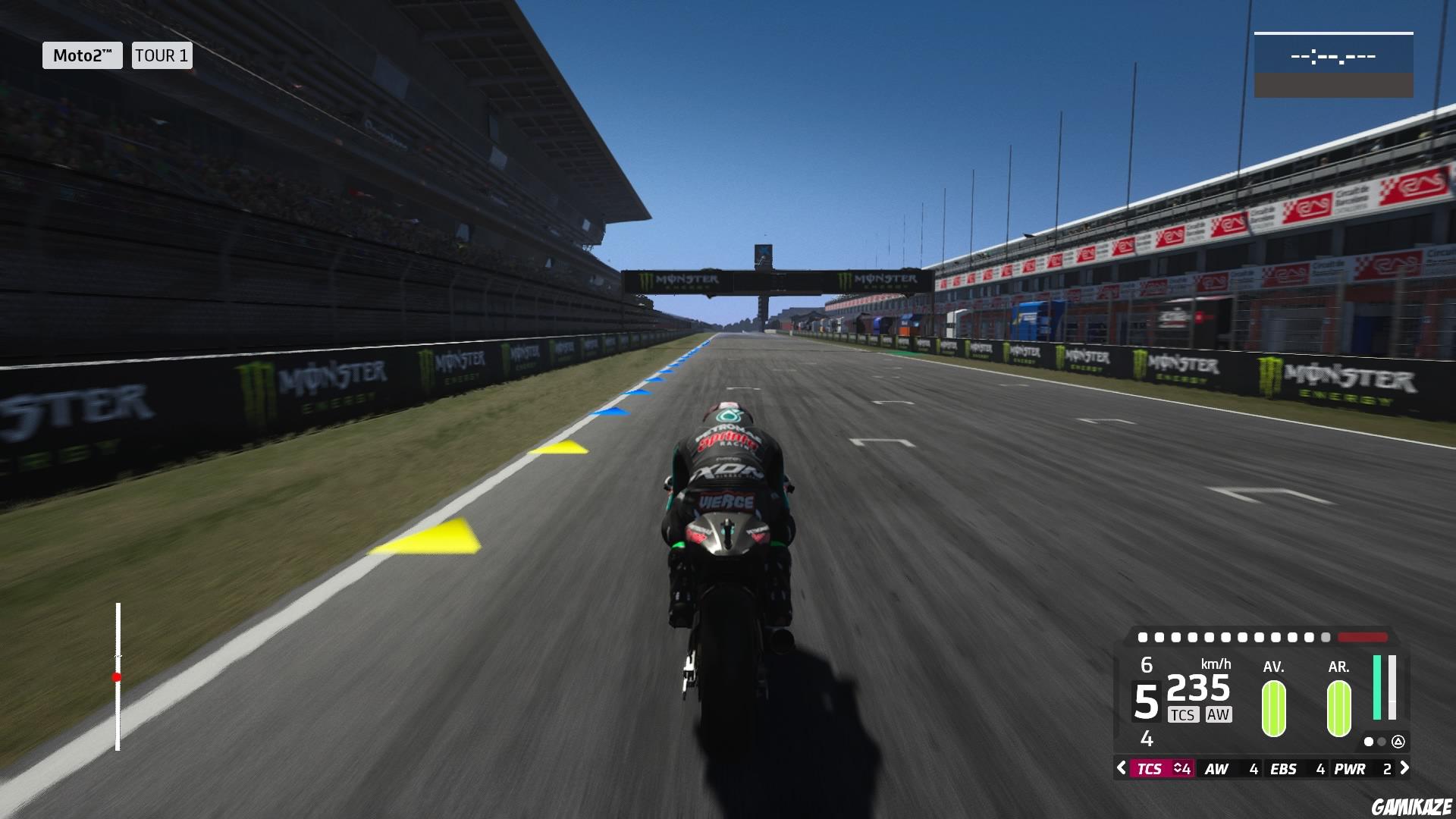Toggle the AW badge next to TCS indicator

[1218, 714]
